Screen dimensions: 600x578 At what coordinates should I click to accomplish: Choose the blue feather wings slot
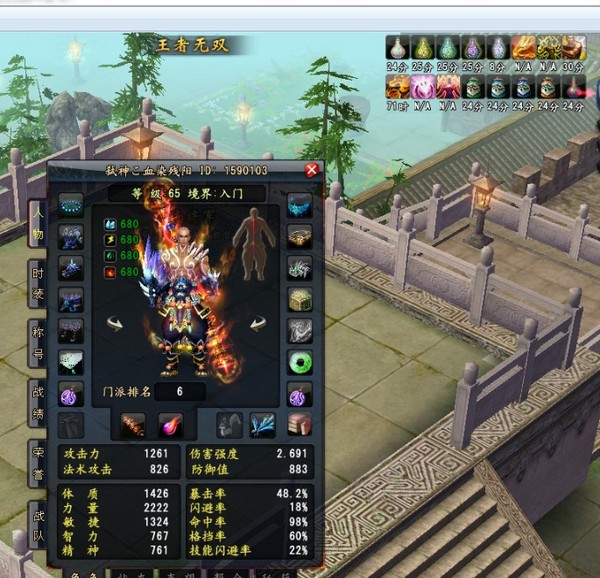point(263,424)
